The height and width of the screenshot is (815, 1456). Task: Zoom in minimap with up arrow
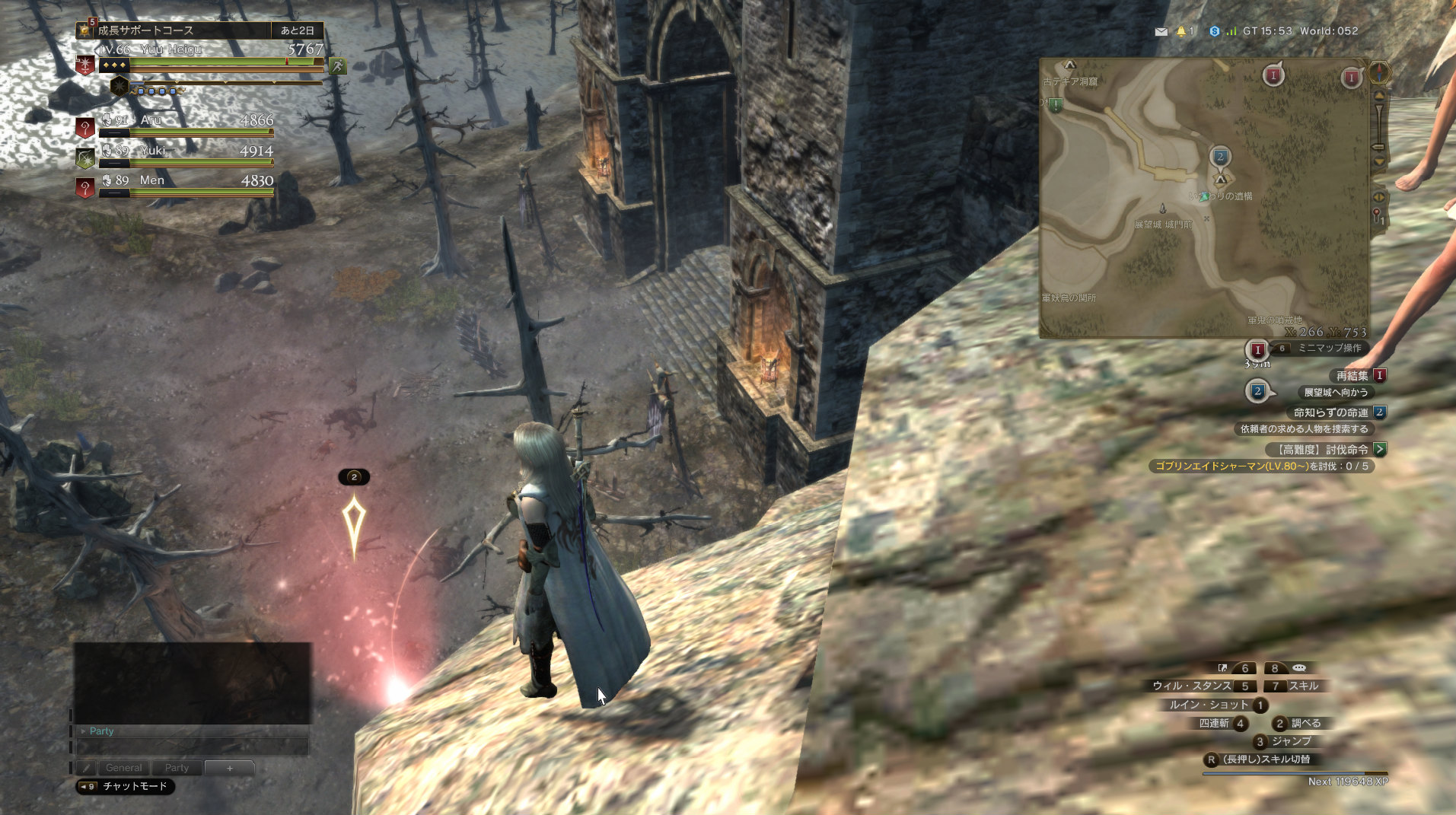tap(1378, 96)
